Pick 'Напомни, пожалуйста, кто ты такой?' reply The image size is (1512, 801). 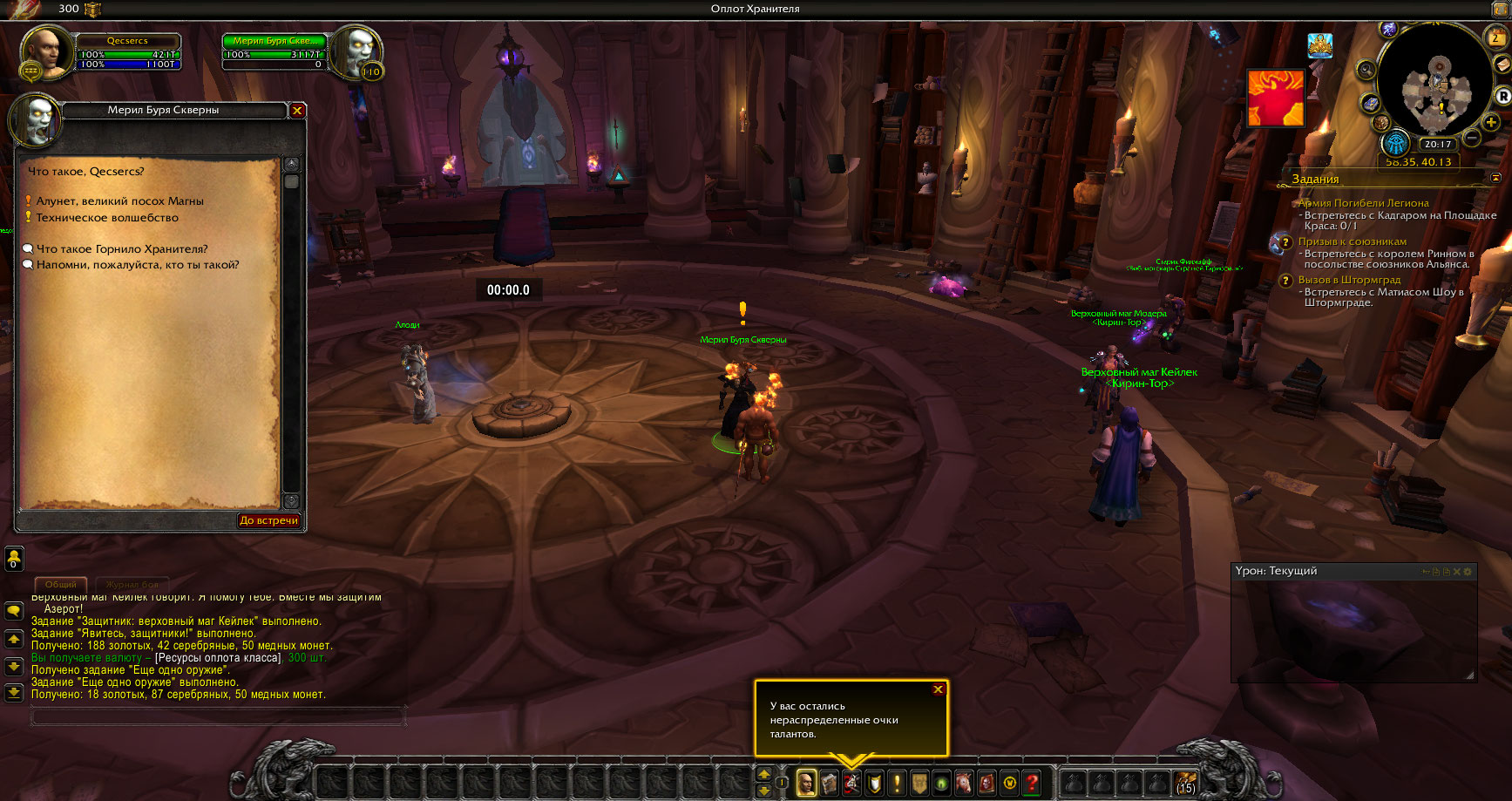[137, 265]
